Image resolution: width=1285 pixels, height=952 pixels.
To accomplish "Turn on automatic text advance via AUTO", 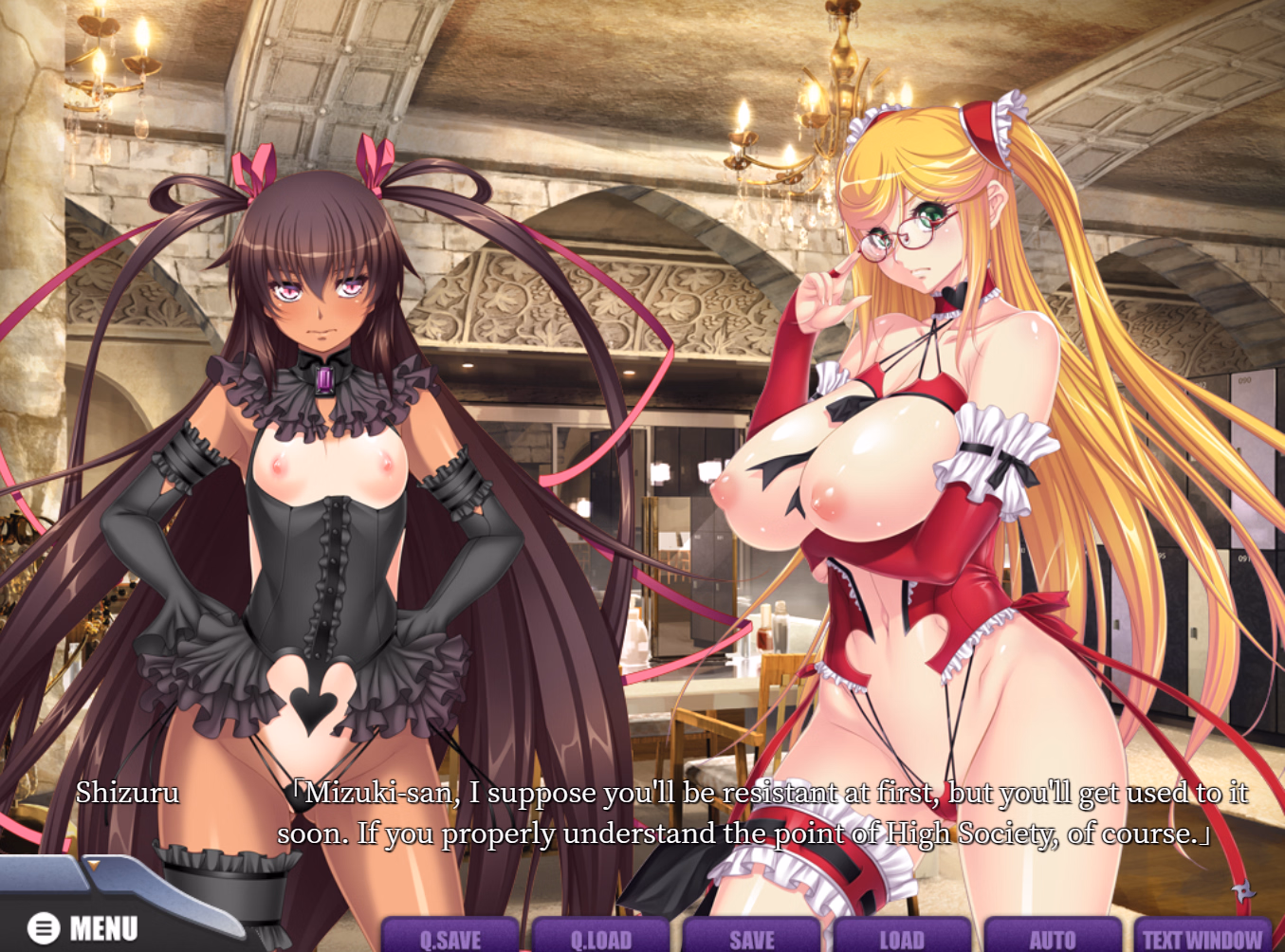I will [x=1054, y=938].
